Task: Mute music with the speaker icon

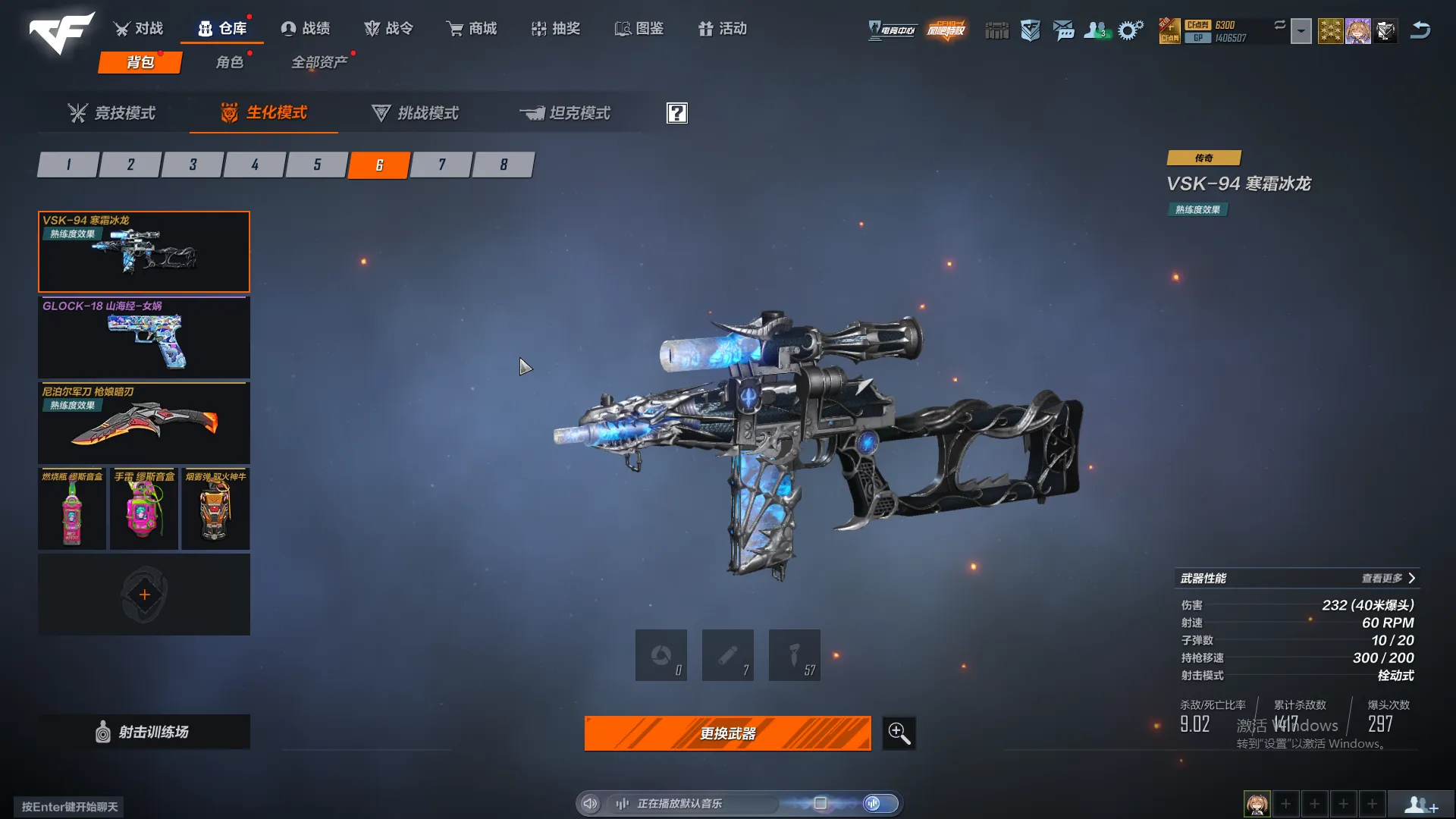Action: point(590,803)
